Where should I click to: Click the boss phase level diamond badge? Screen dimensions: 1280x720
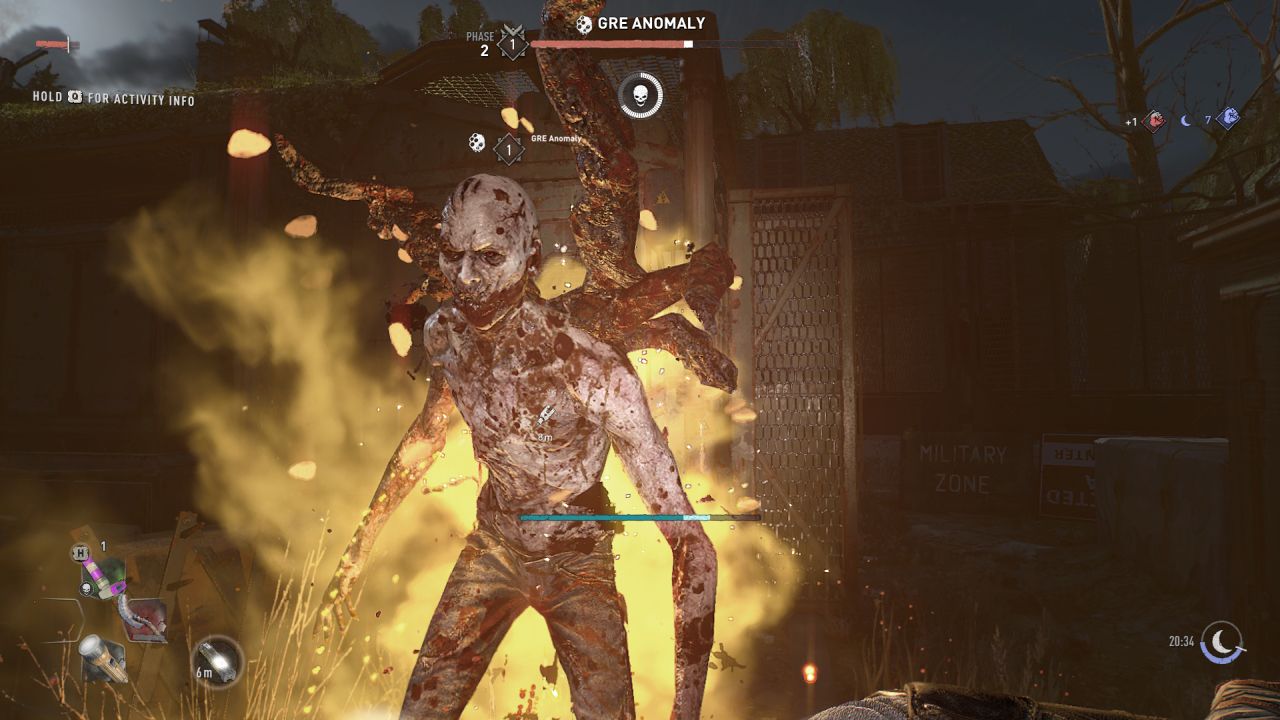coord(513,44)
